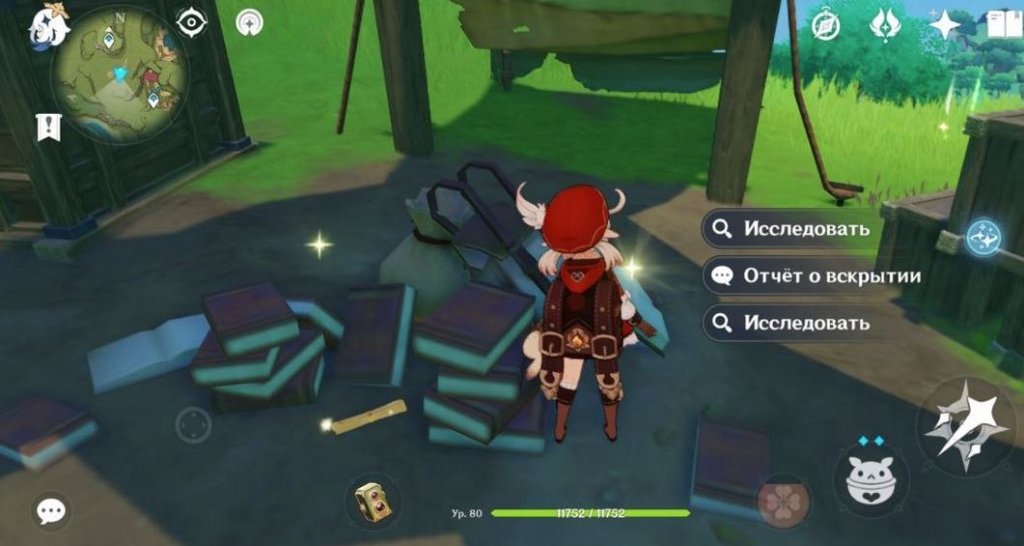Open the chat speech-bubble icon

click(50, 511)
